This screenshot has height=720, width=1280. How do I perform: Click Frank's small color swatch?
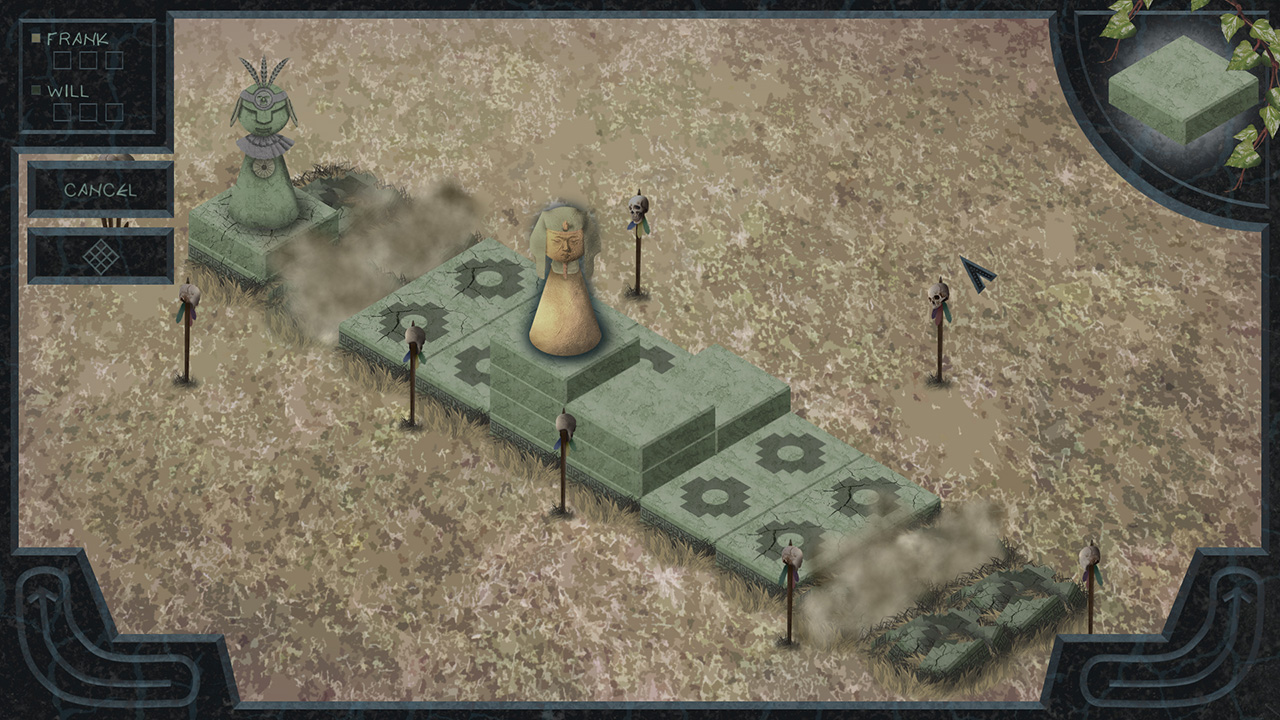pos(38,36)
